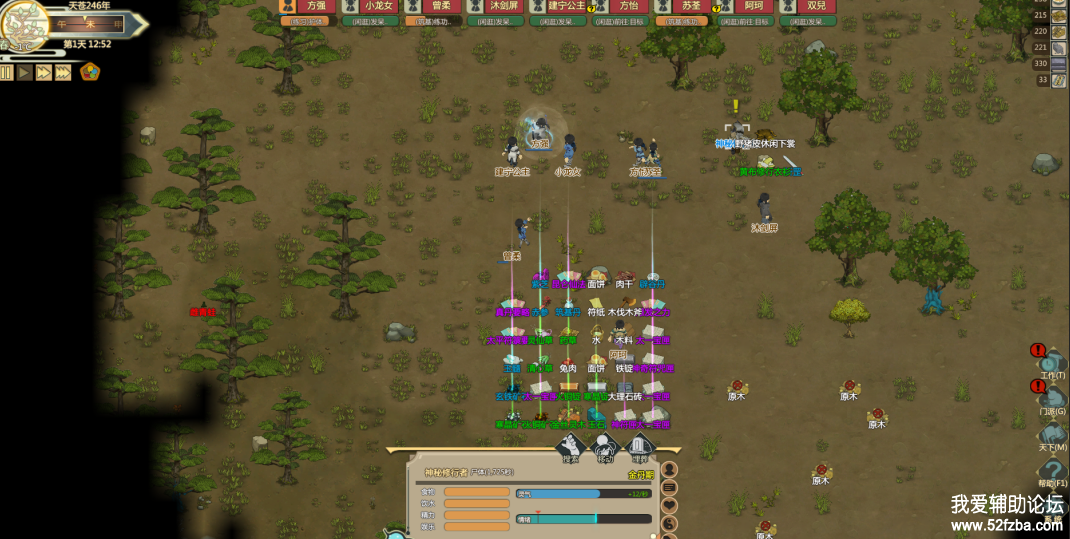Activate triple fast-forward speed
The width and height of the screenshot is (1070, 539).
tap(64, 72)
